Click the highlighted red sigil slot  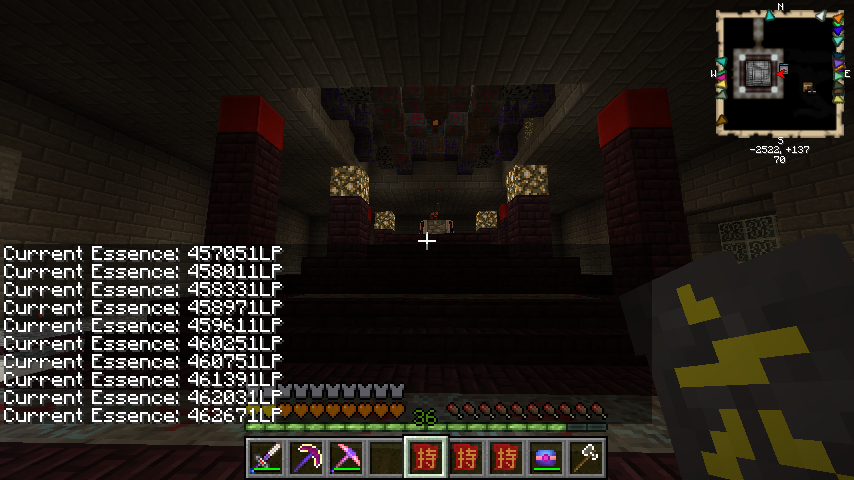pyautogui.click(x=426, y=458)
